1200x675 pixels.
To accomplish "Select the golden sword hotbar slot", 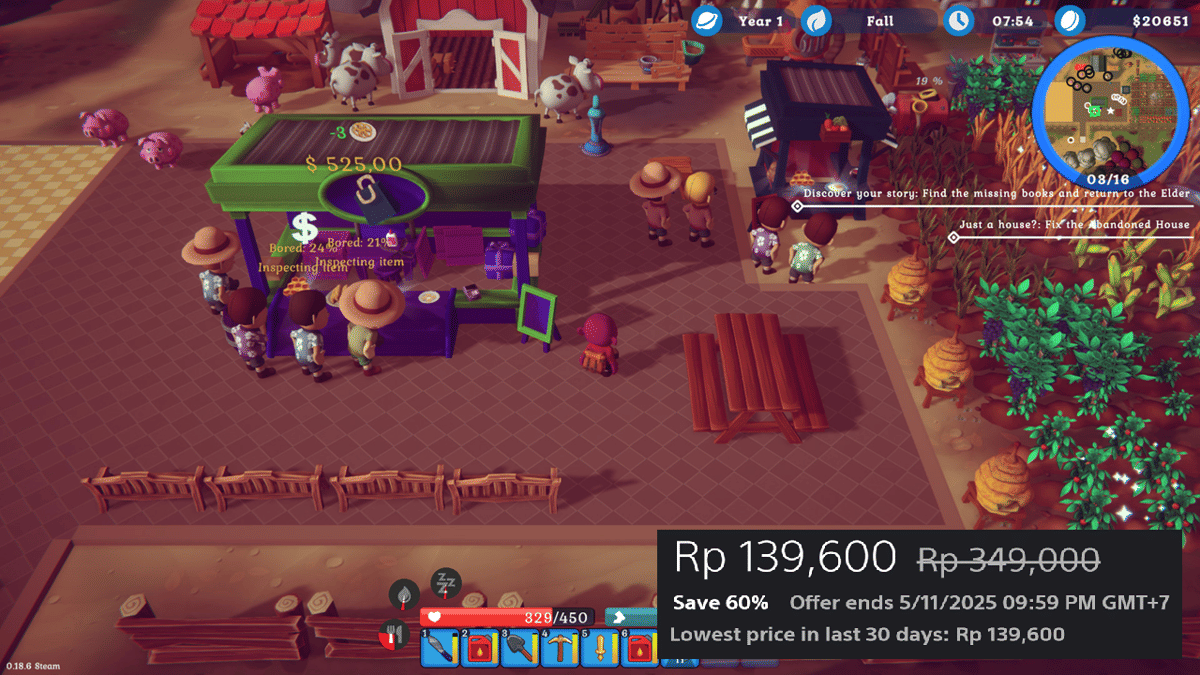I will tap(600, 649).
